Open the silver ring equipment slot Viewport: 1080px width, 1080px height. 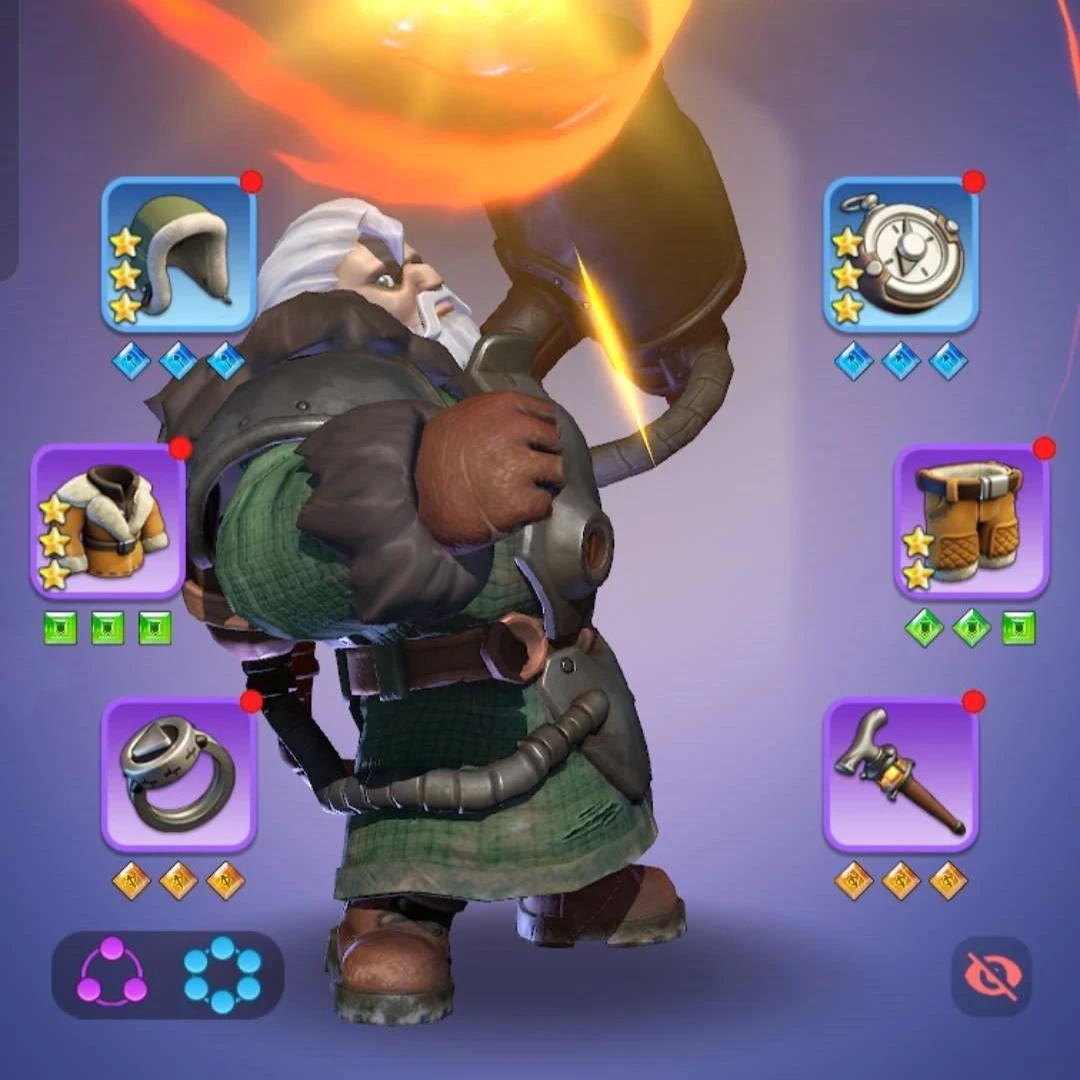[179, 775]
